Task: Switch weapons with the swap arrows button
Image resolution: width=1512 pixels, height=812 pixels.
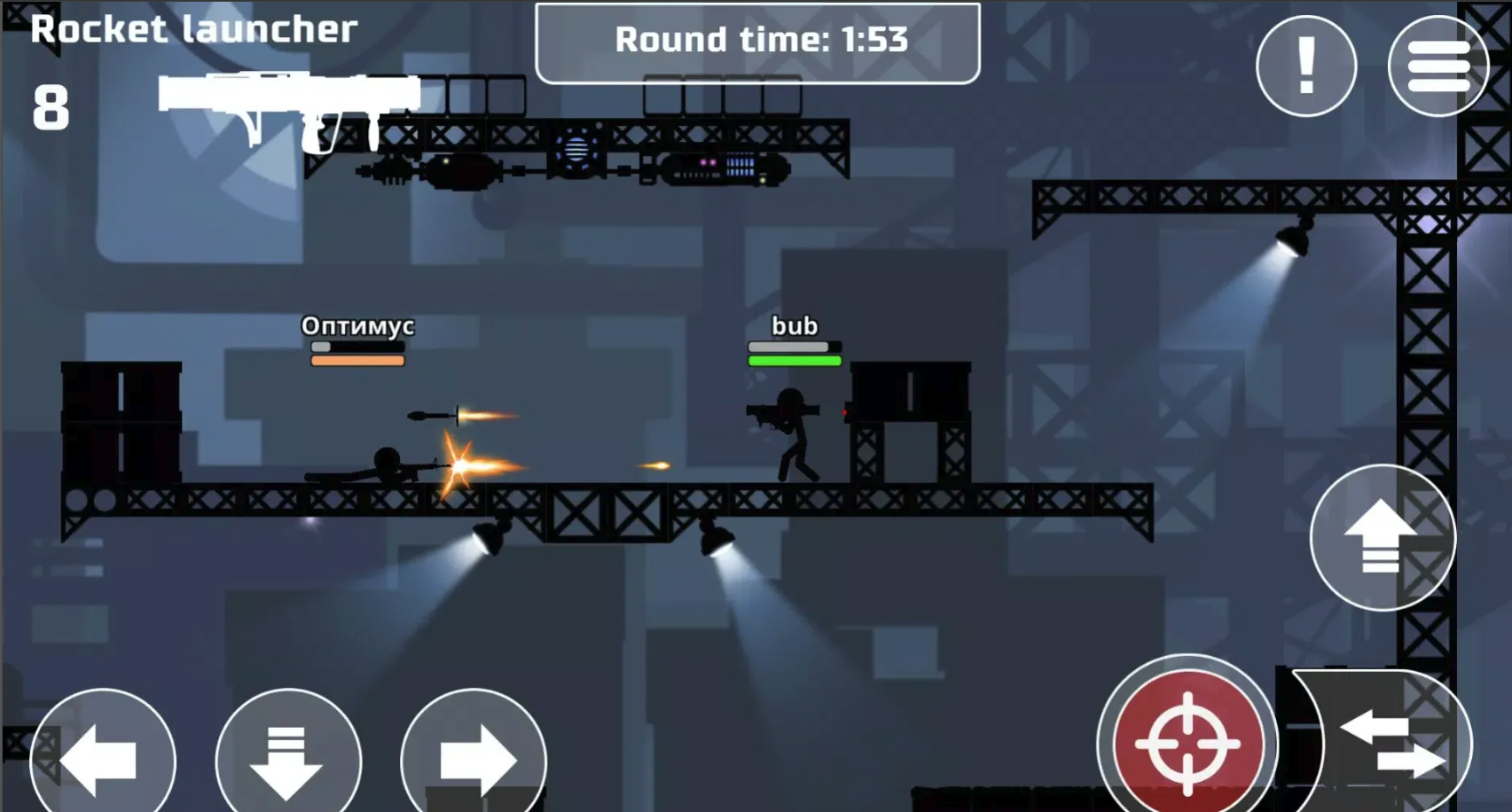Action: 1394,743
